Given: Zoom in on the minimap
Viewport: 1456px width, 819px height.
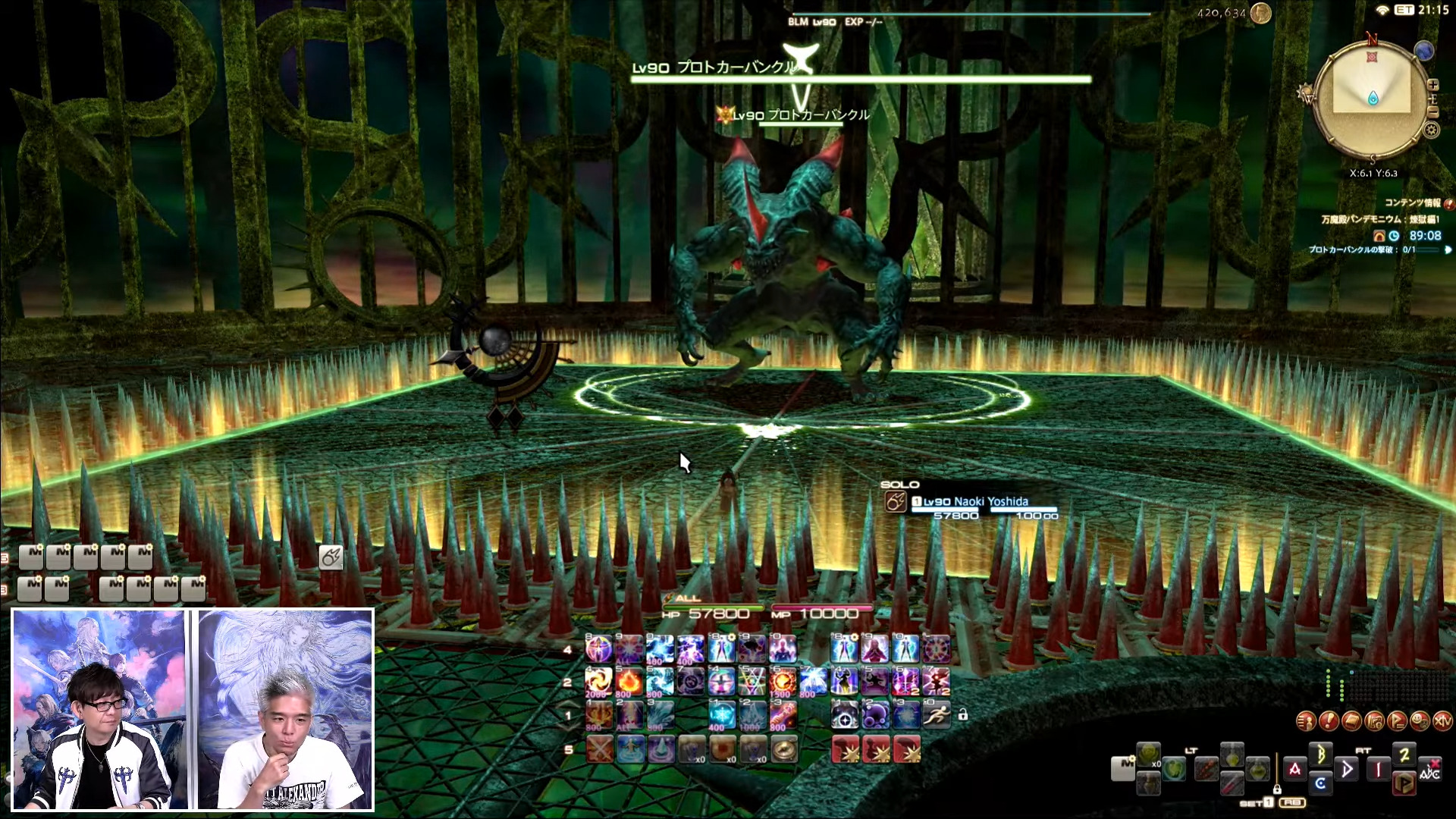Looking at the screenshot, I should (1433, 85).
